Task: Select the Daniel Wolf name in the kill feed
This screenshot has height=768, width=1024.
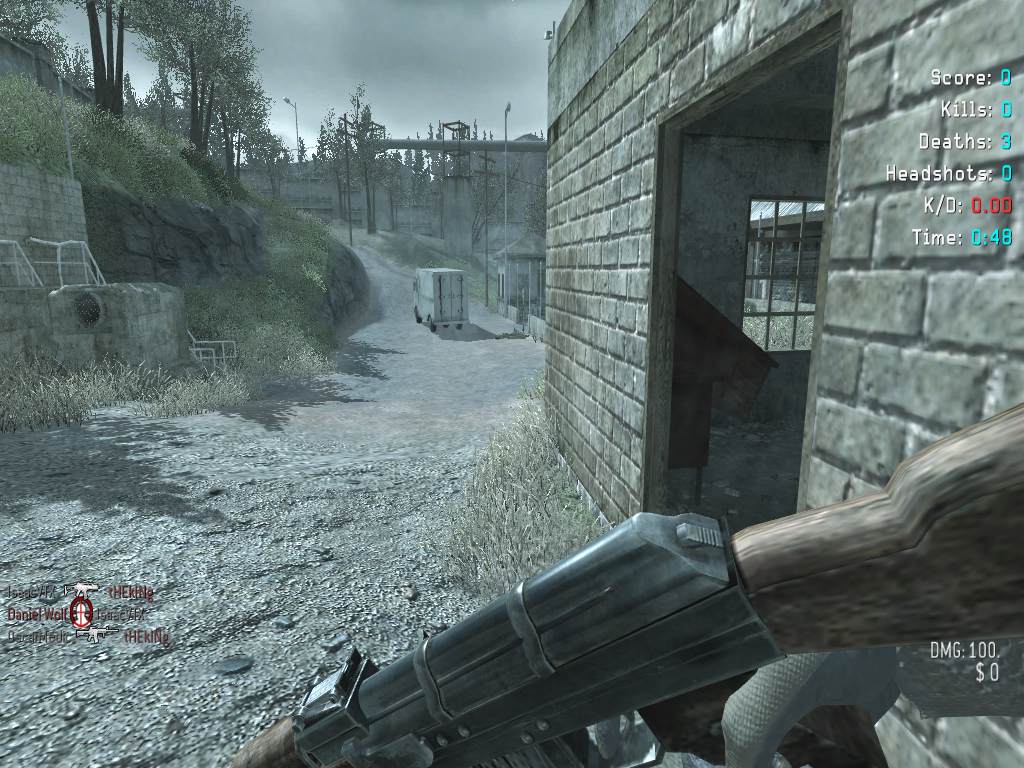Action: point(37,612)
